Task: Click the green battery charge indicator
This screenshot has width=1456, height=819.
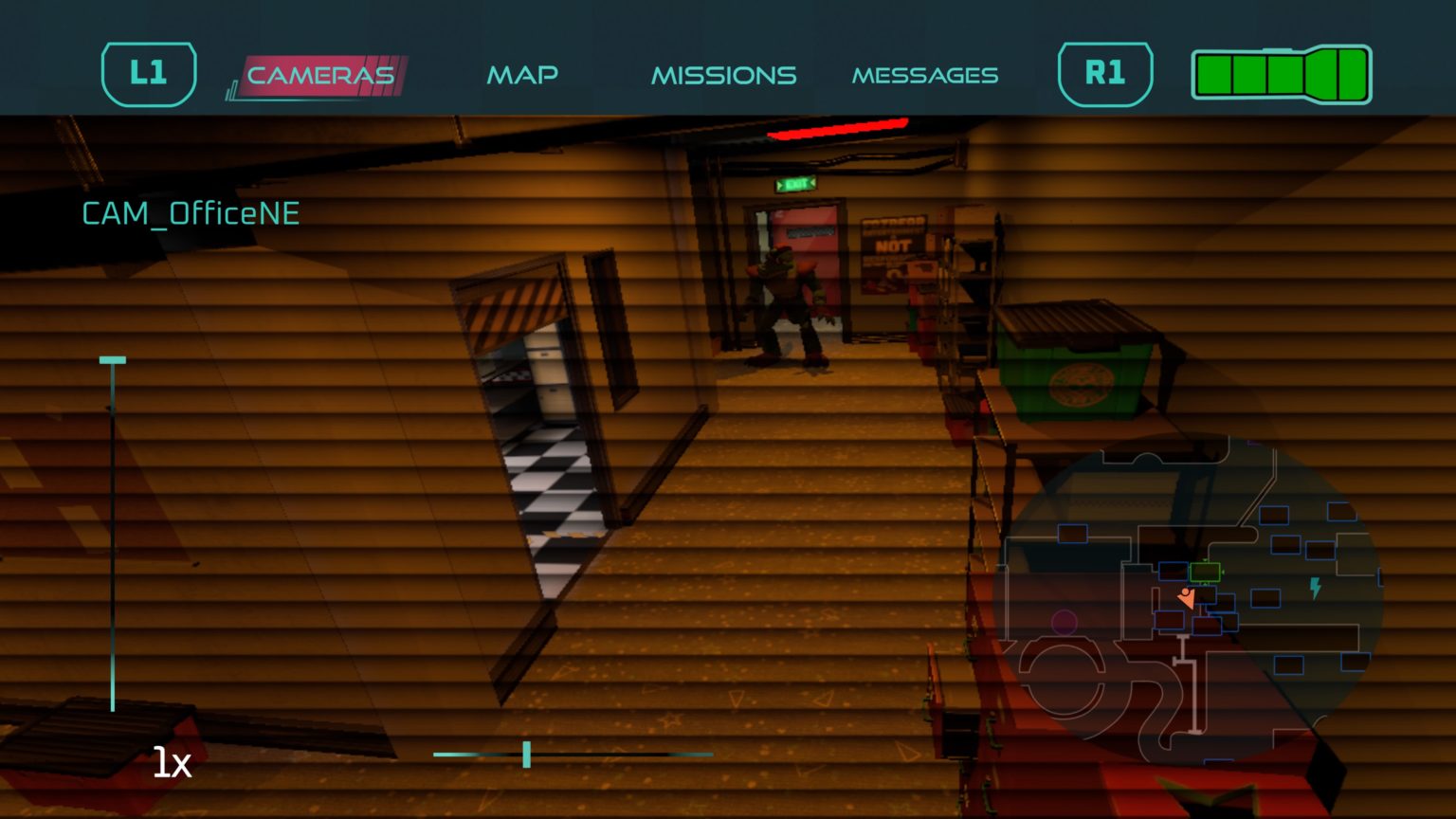Action: 1280,75
